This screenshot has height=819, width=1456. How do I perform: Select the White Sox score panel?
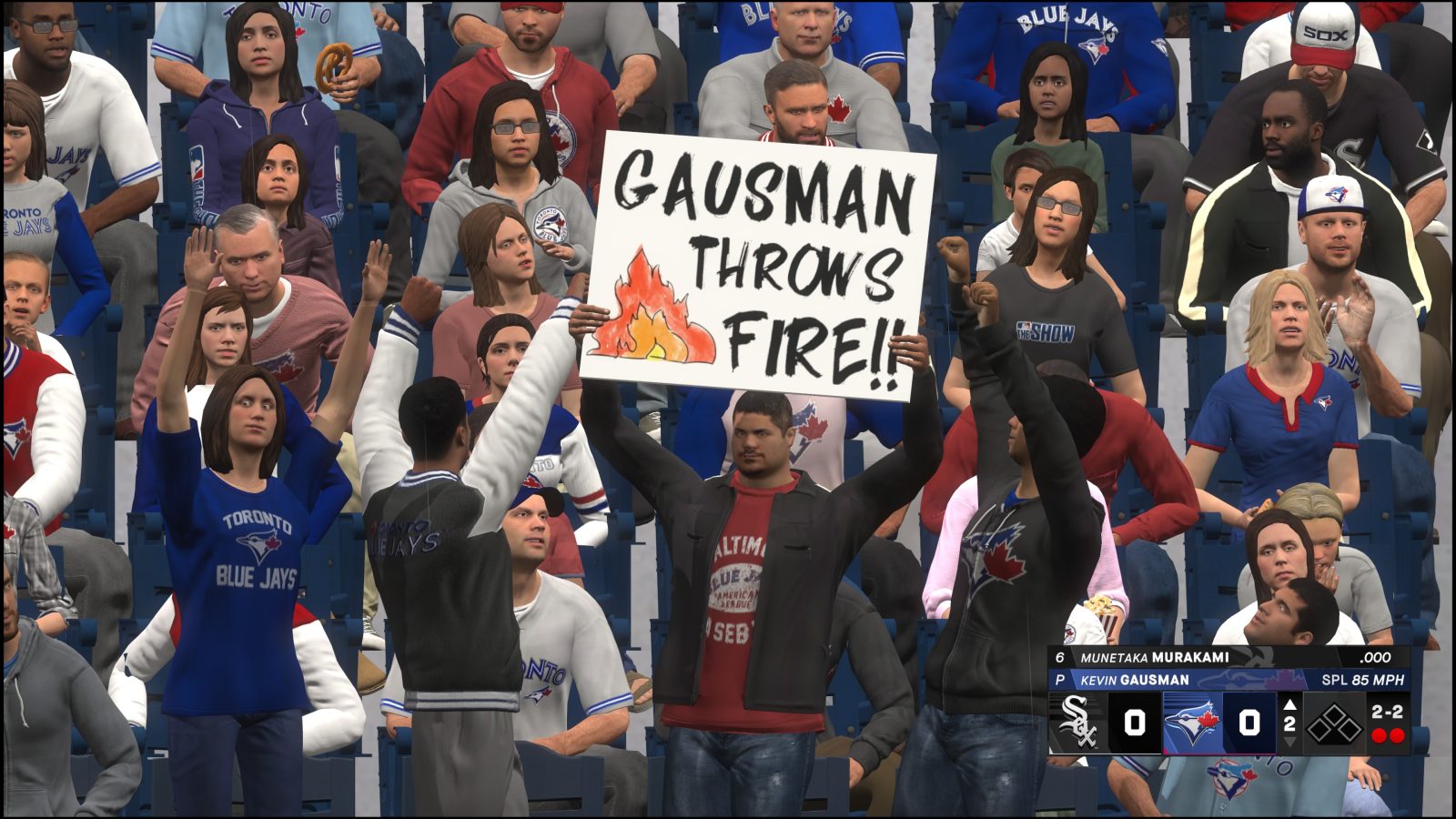(1134, 721)
